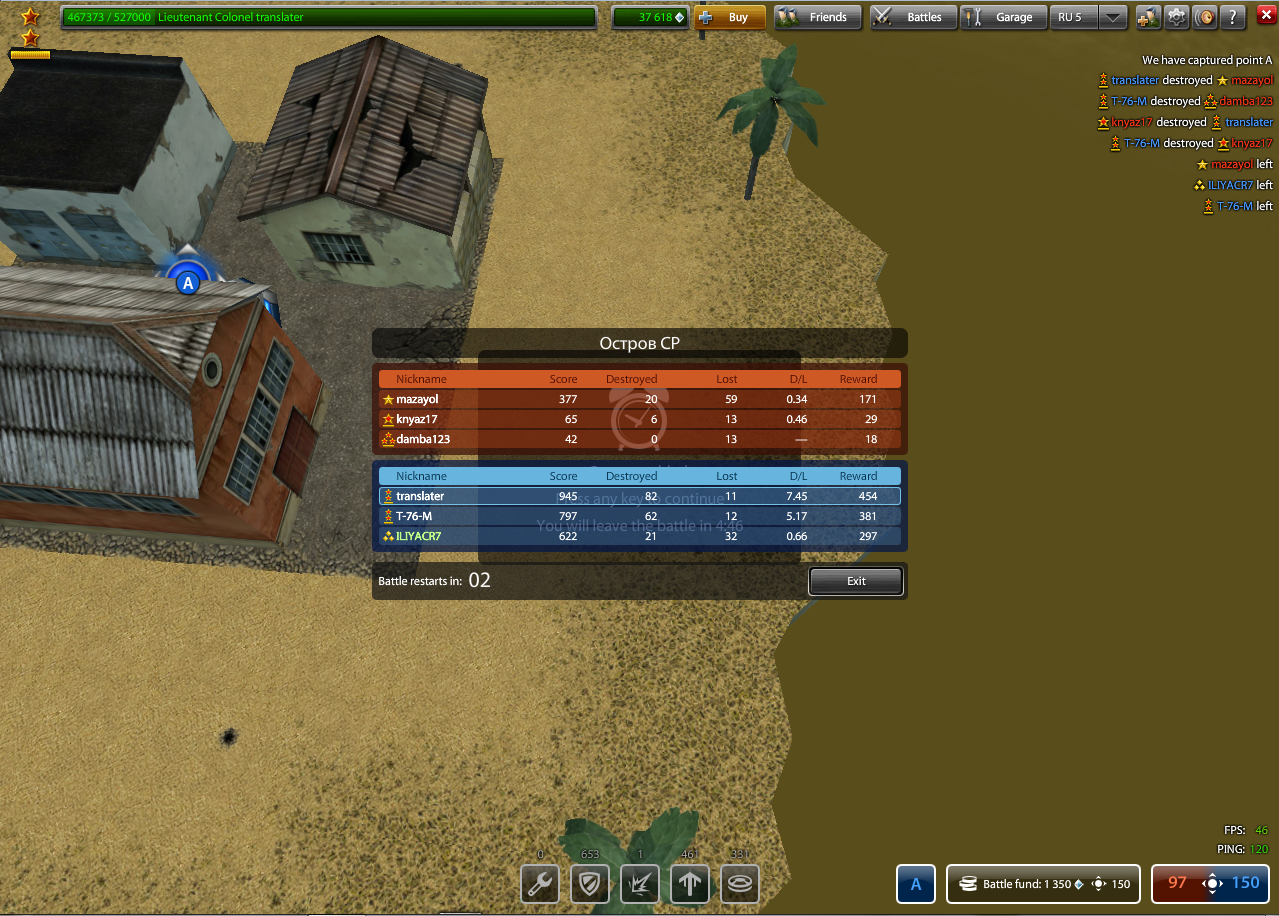Toggle sound with the speaker icon
Screen dimensions: 1279x916
tap(1206, 17)
